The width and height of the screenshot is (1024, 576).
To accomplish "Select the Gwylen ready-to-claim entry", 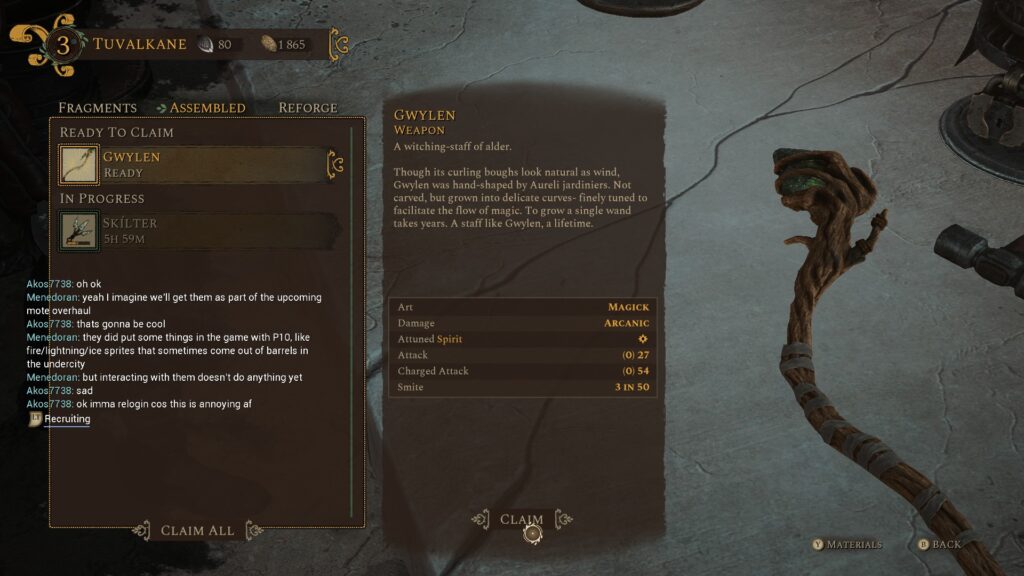I will [194, 165].
